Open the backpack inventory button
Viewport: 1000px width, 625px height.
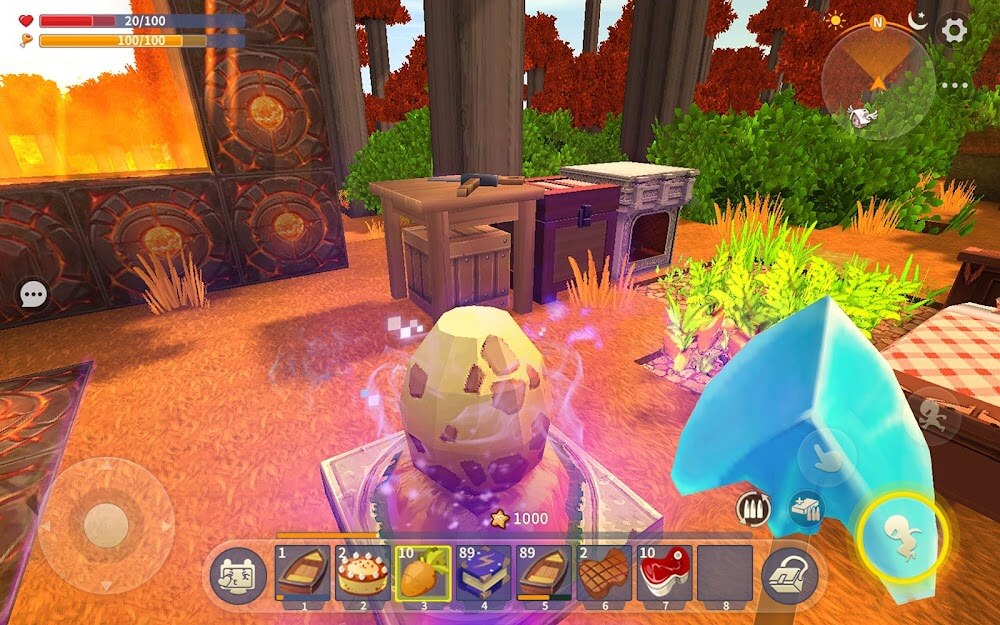[x=790, y=576]
